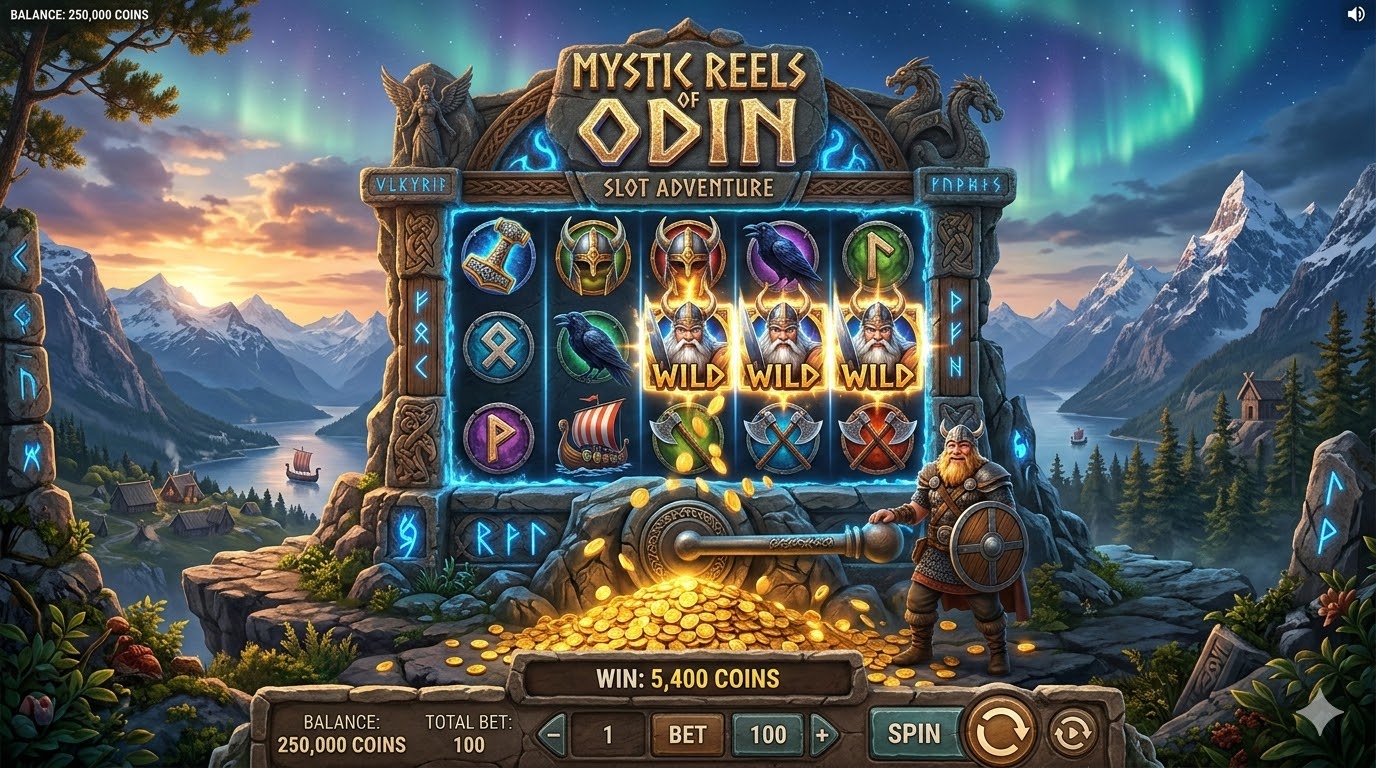Click the bet amount field showing 100
This screenshot has height=768, width=1376.
[767, 735]
